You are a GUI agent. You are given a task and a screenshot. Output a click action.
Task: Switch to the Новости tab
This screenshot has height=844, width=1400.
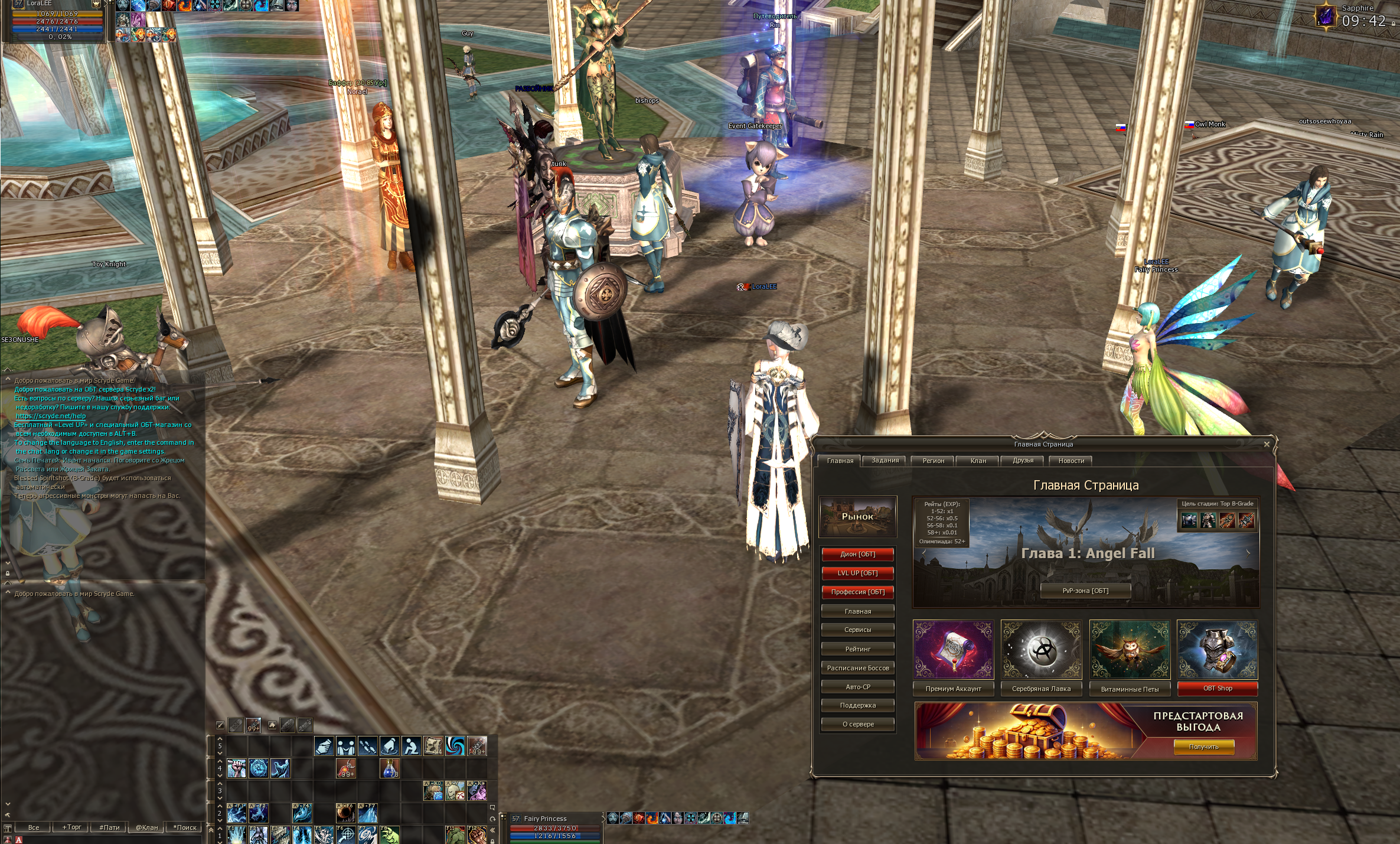pyautogui.click(x=1071, y=461)
